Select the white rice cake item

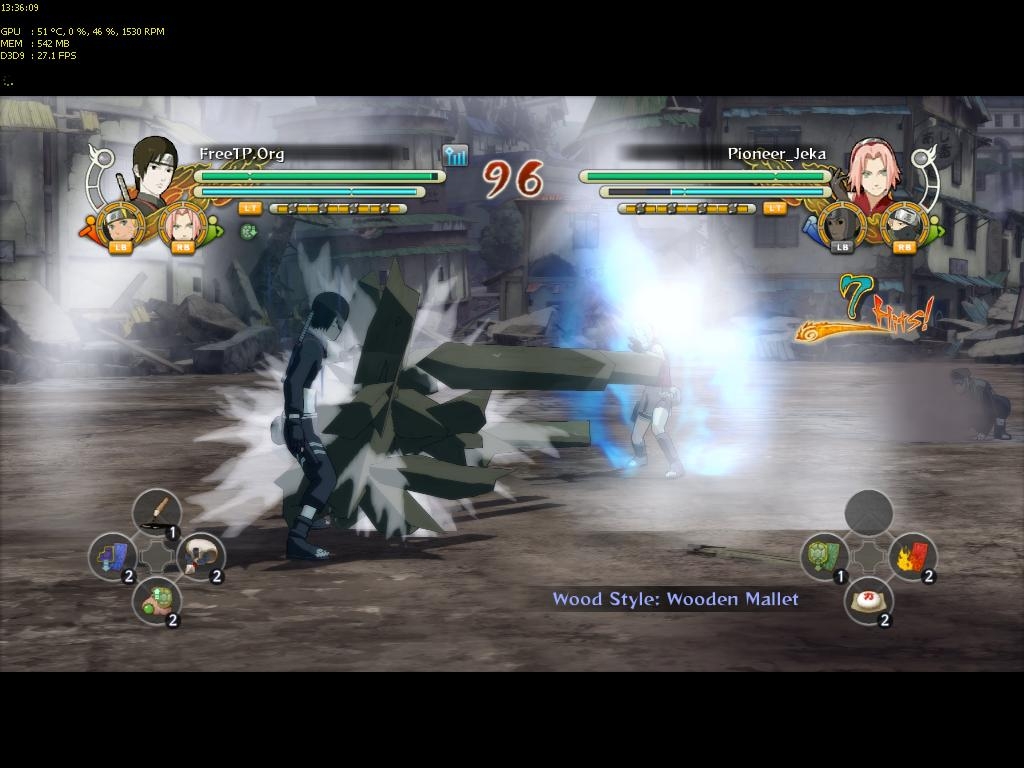point(868,600)
